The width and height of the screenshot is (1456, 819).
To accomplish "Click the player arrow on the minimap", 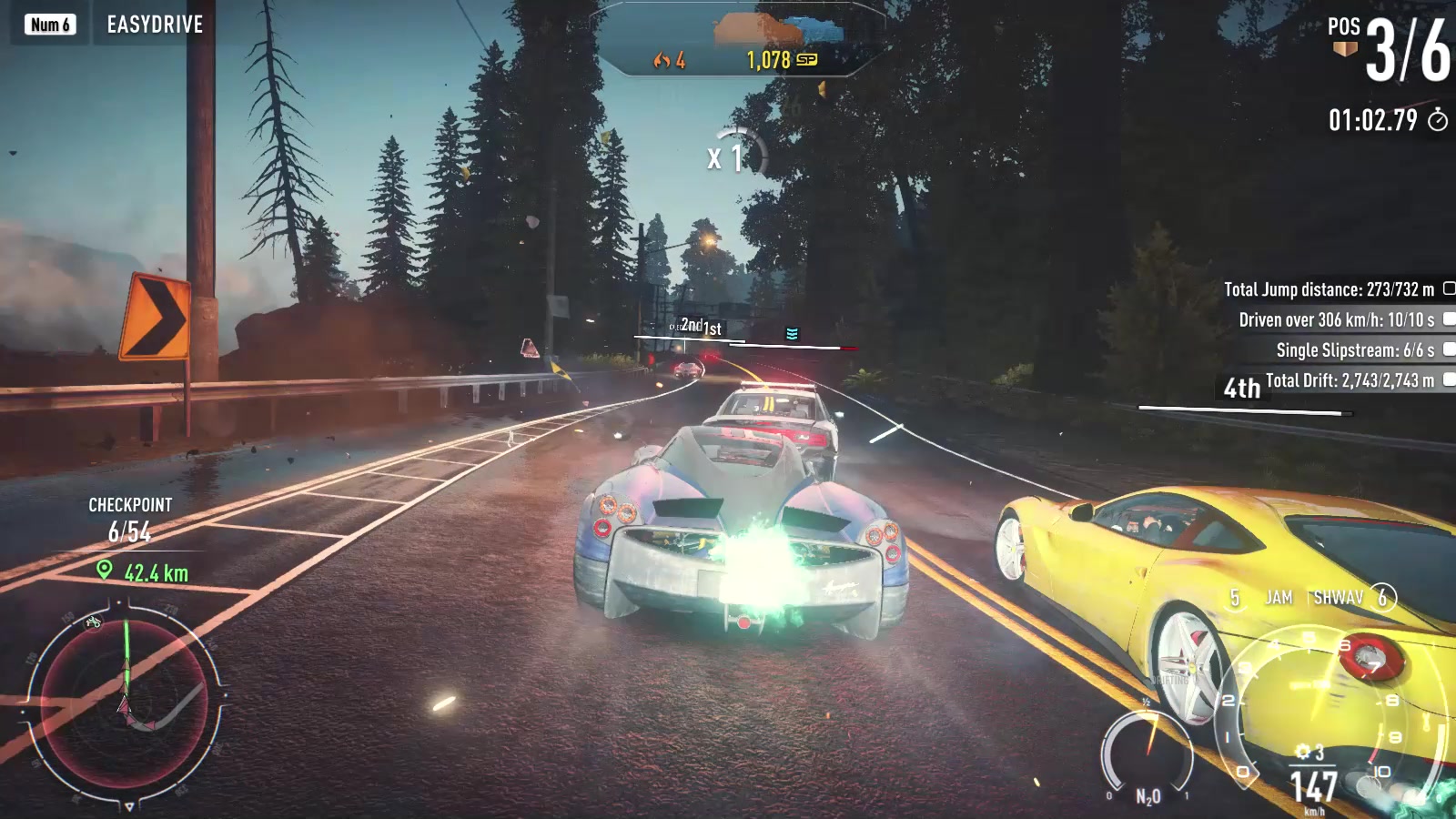I will 126,705.
